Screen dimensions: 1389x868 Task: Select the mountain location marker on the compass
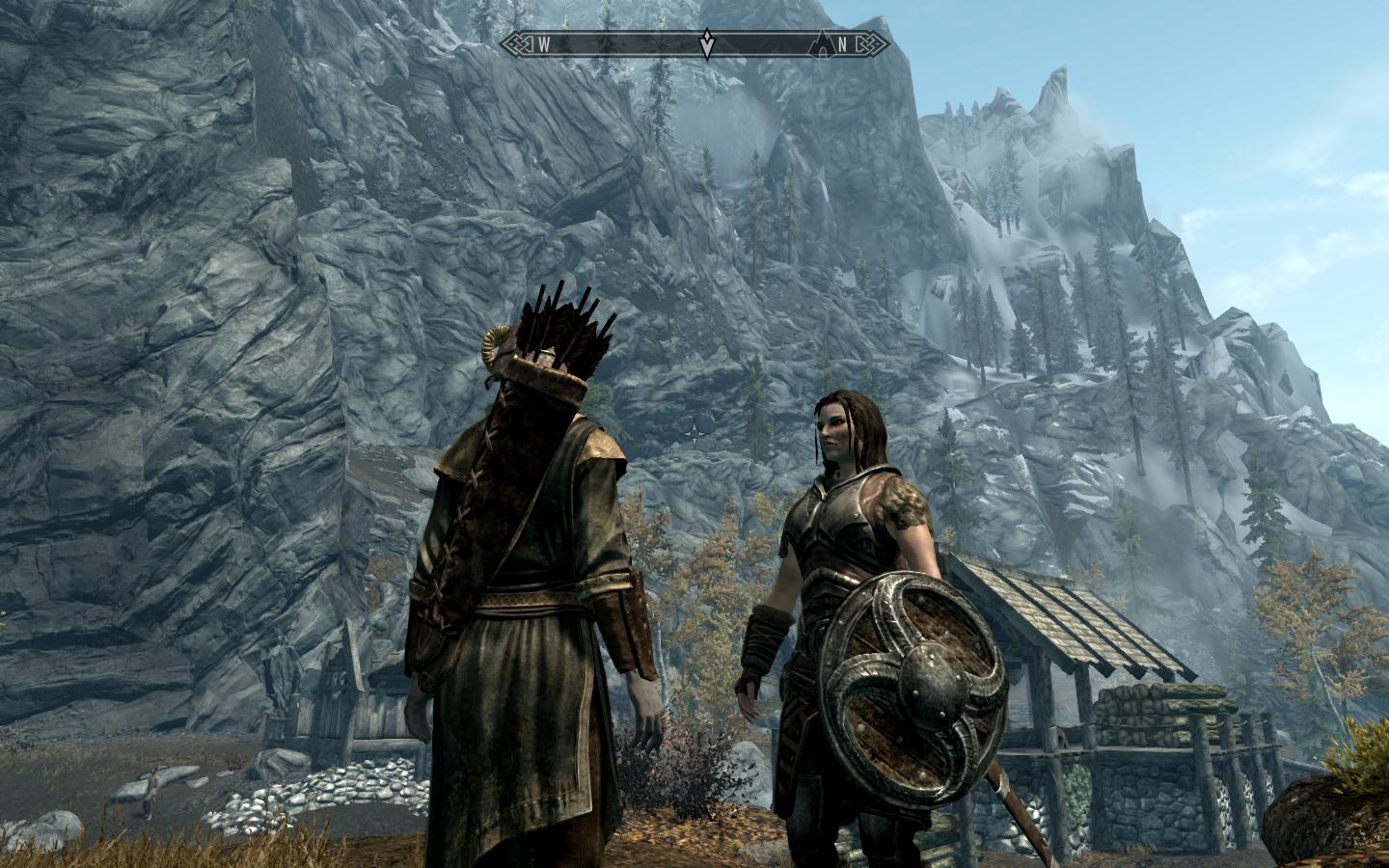822,42
